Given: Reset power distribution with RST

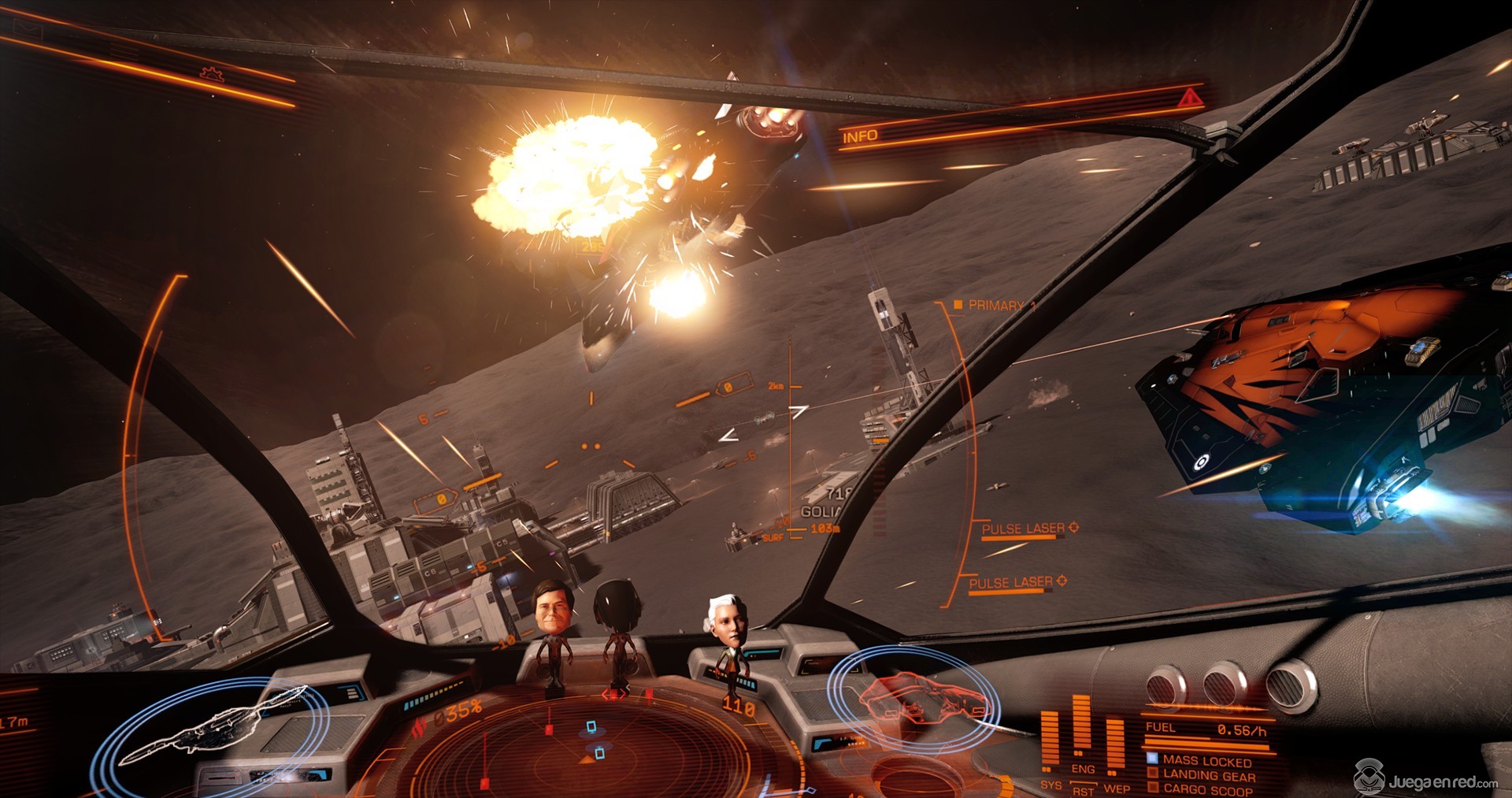Looking at the screenshot, I should point(1083,790).
